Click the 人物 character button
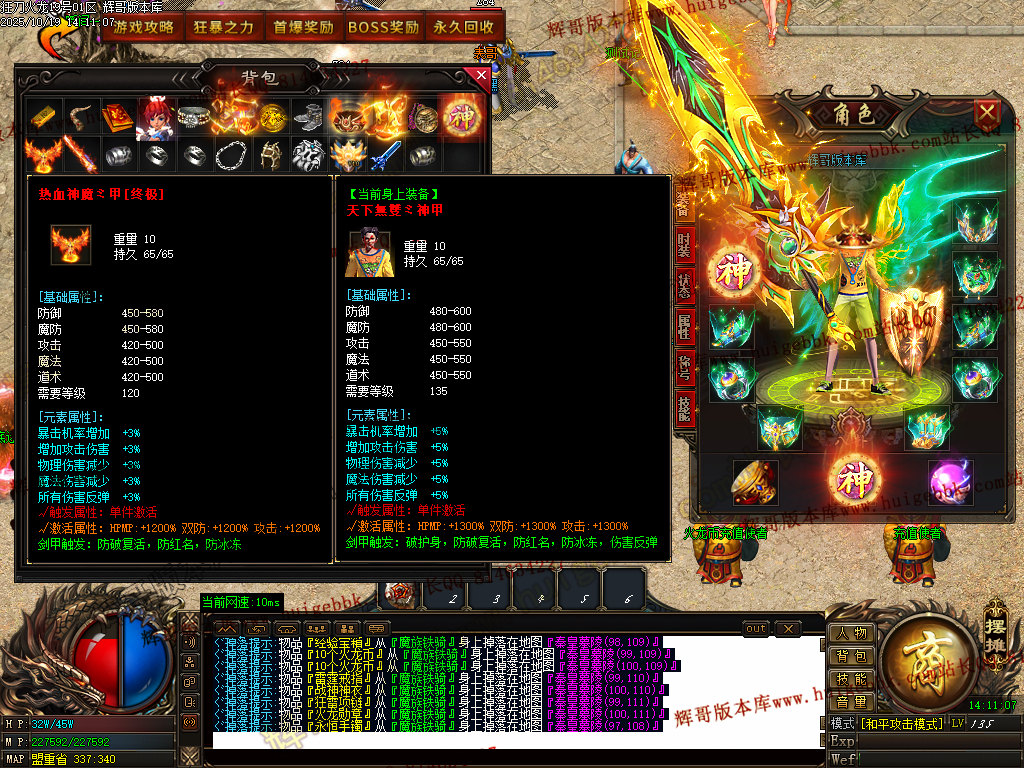 tap(851, 633)
